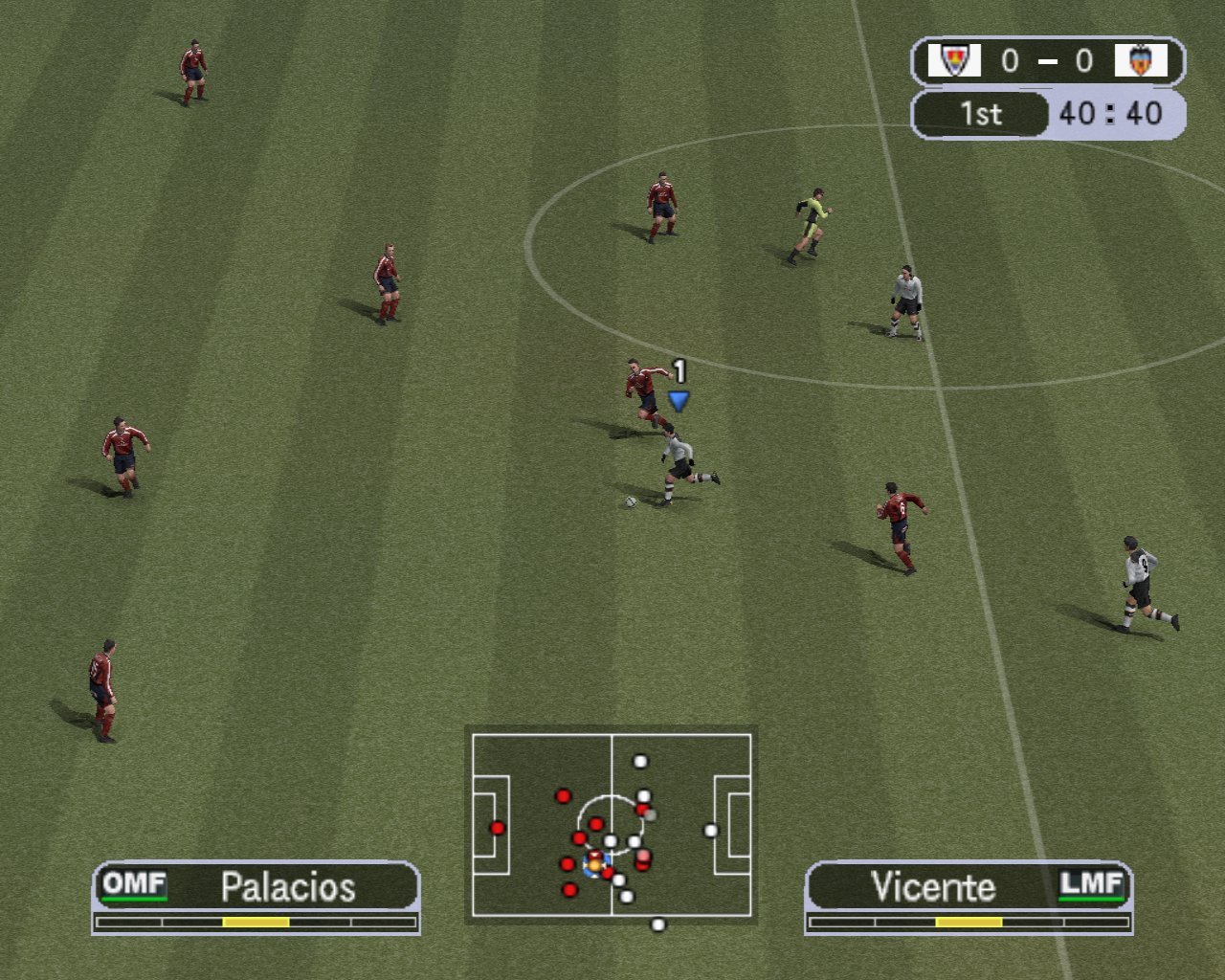Select the OMF position badge near Palacios

point(135,885)
